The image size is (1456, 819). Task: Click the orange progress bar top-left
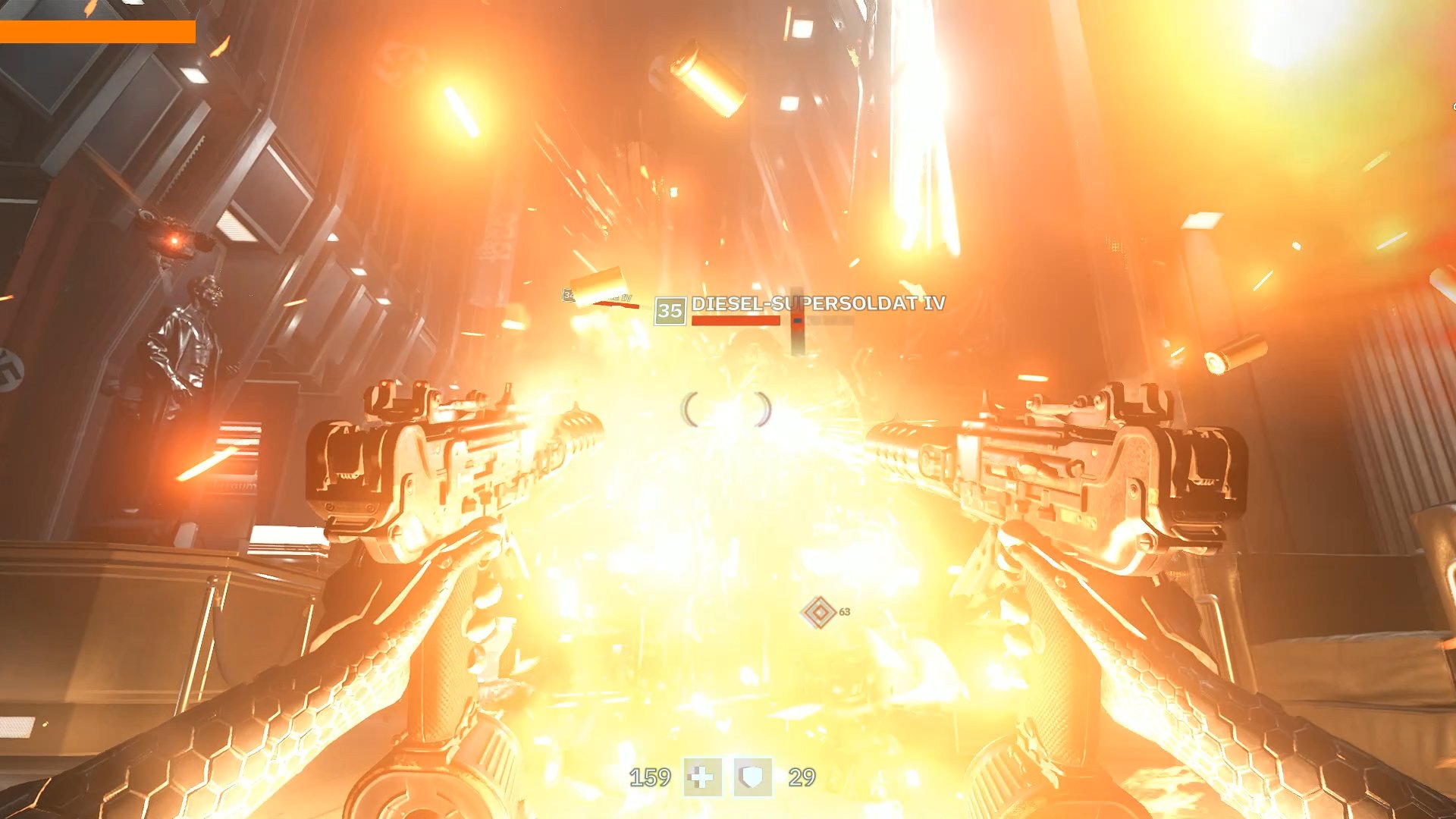pyautogui.click(x=97, y=32)
